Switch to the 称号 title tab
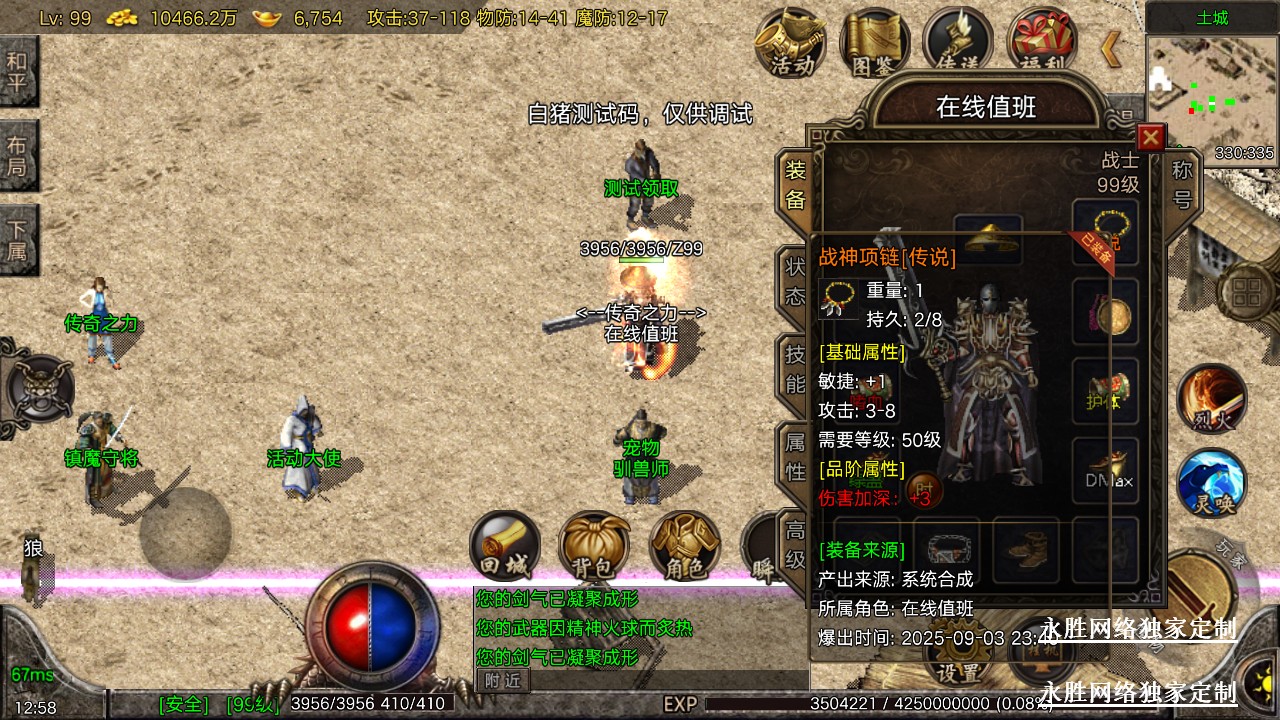This screenshot has height=720, width=1280. (x=1182, y=185)
